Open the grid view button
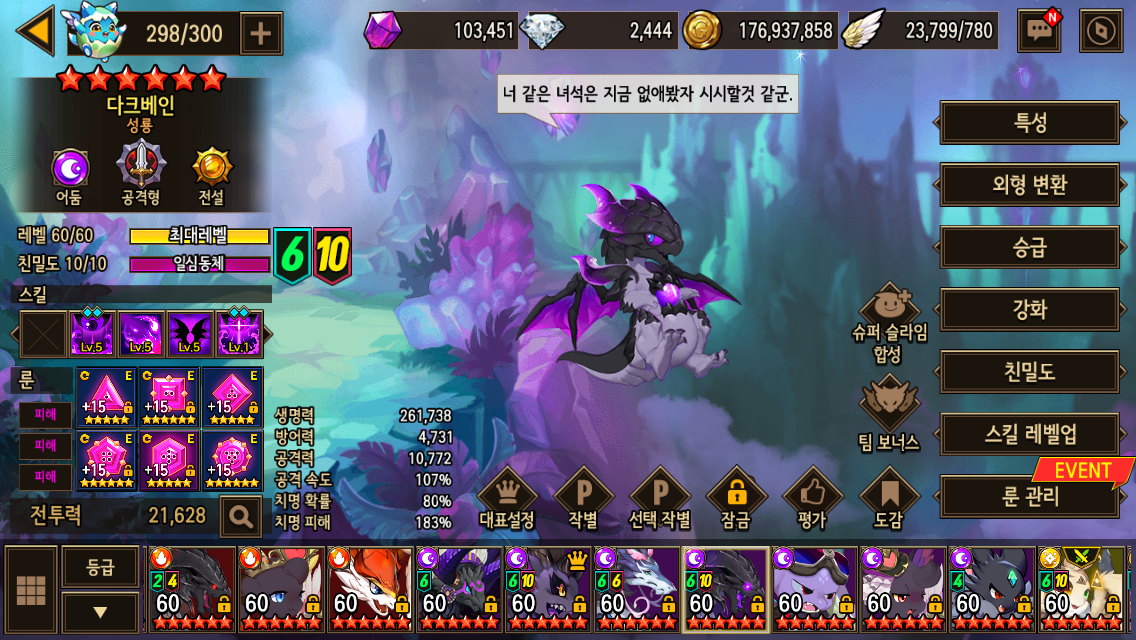Image resolution: width=1136 pixels, height=640 pixels. [31, 591]
